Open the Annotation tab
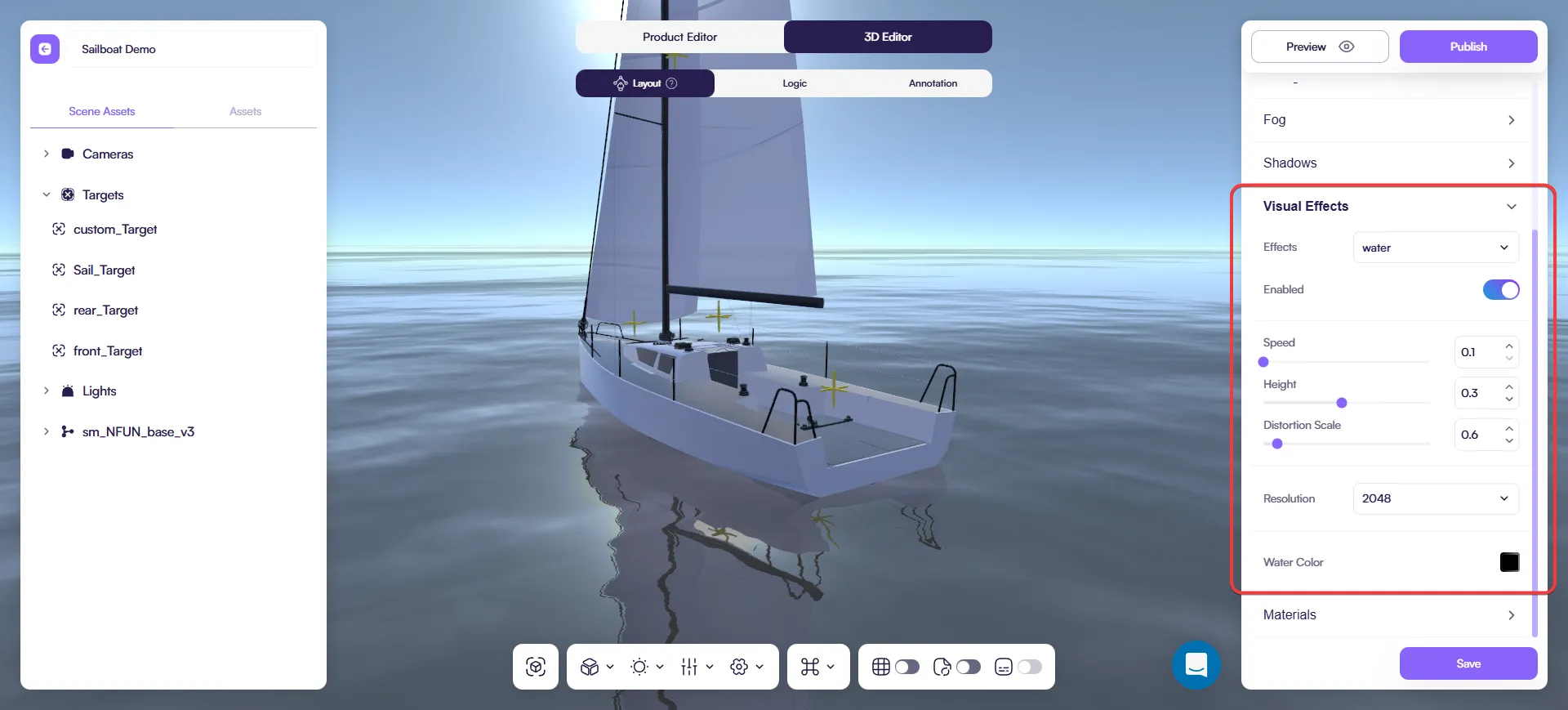Screen dimensions: 1568x710 933,83
